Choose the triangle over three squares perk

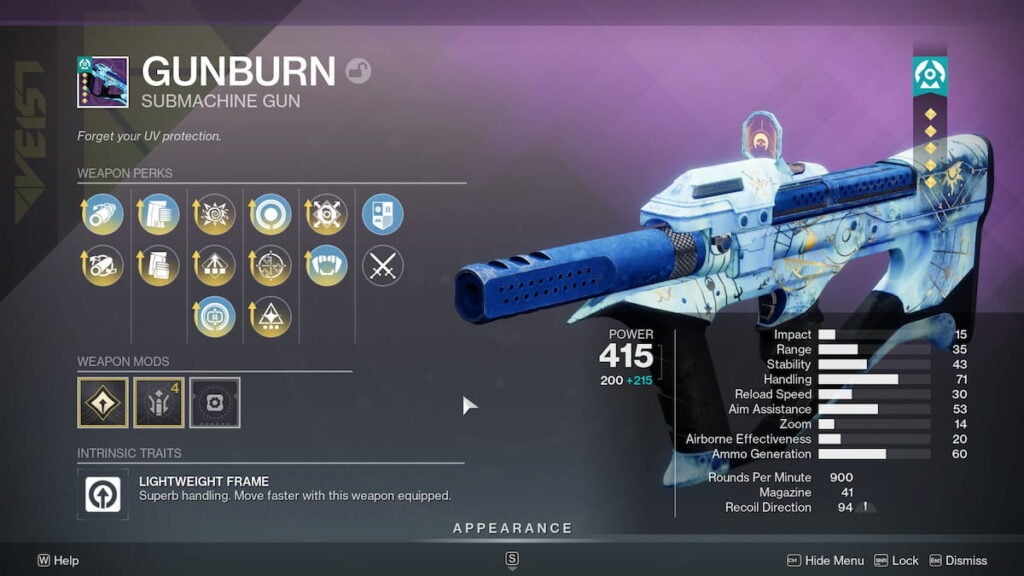pos(214,266)
